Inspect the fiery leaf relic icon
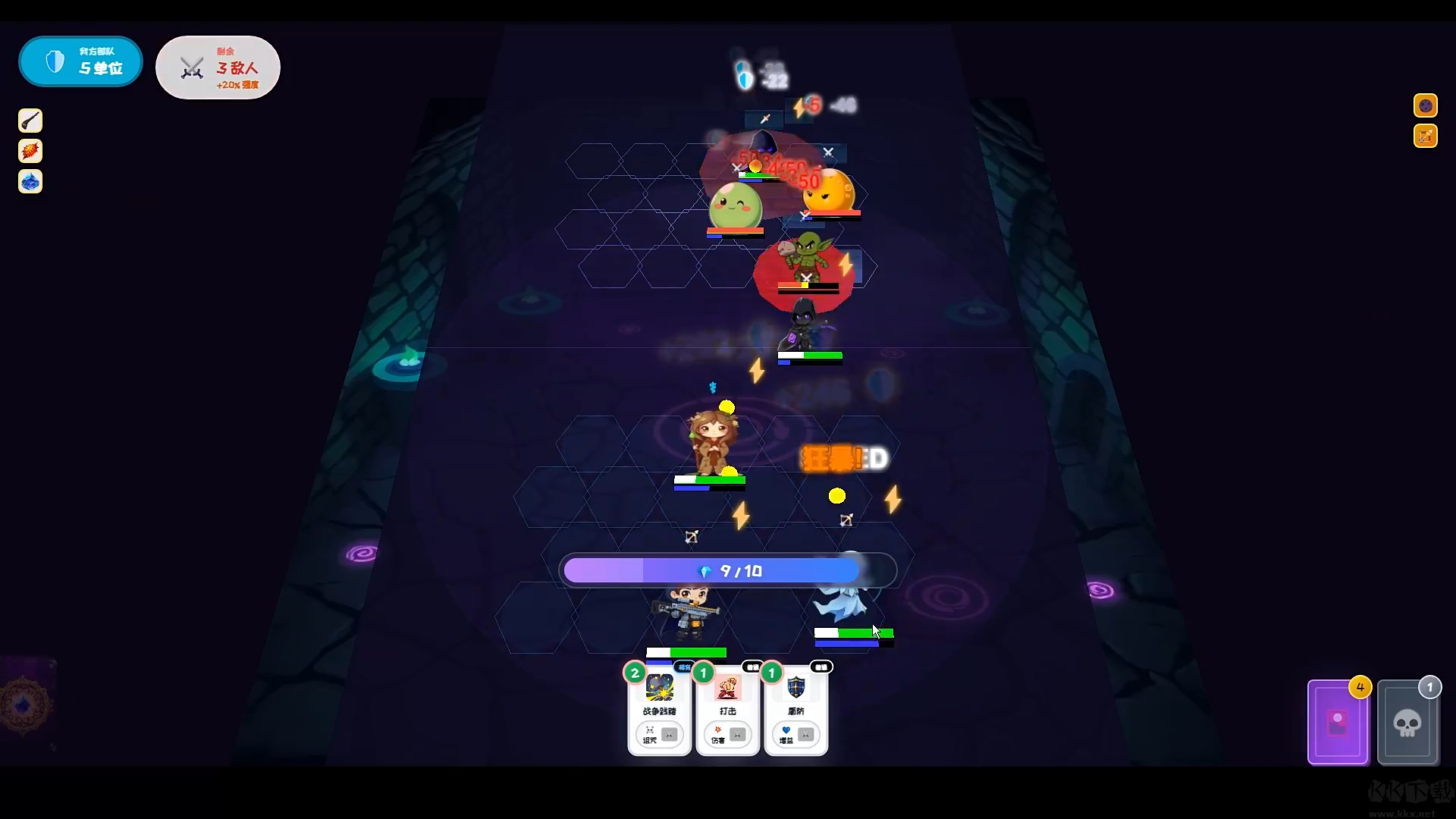The height and width of the screenshot is (819, 1456). [x=30, y=151]
